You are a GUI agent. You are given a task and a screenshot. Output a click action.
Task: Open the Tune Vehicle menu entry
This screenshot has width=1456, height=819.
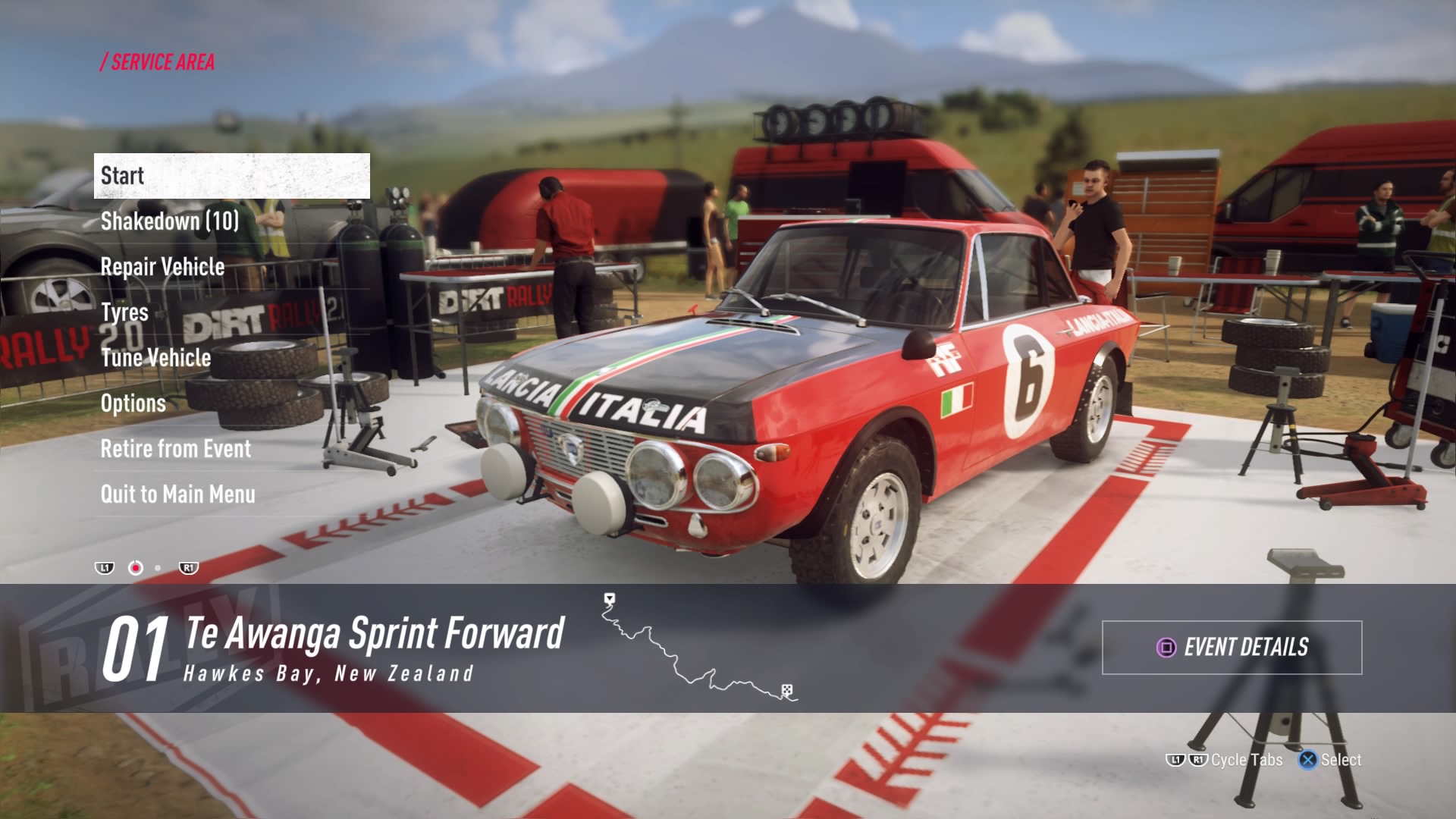[x=156, y=358]
